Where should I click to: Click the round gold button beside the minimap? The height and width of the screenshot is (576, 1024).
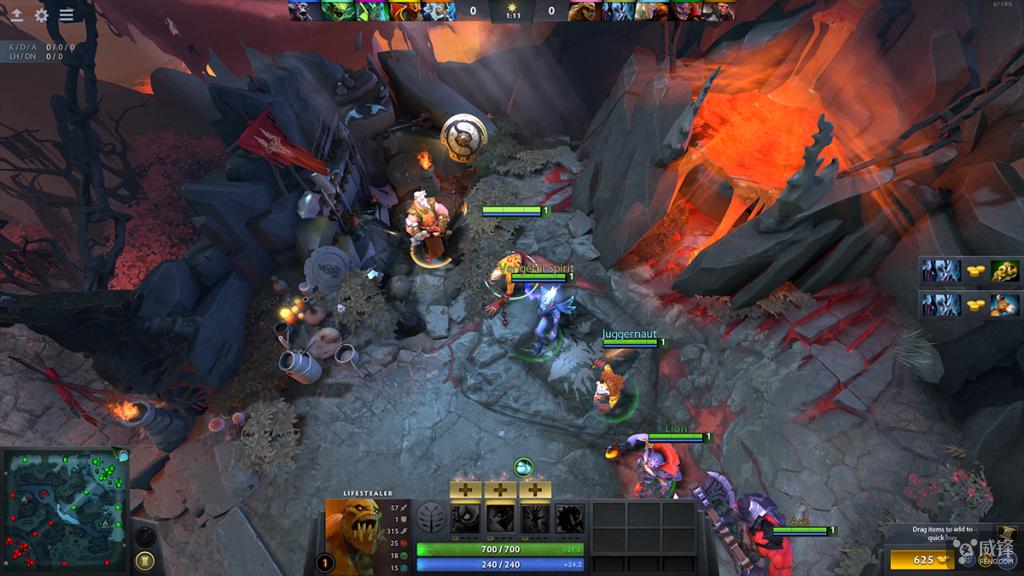(x=145, y=561)
